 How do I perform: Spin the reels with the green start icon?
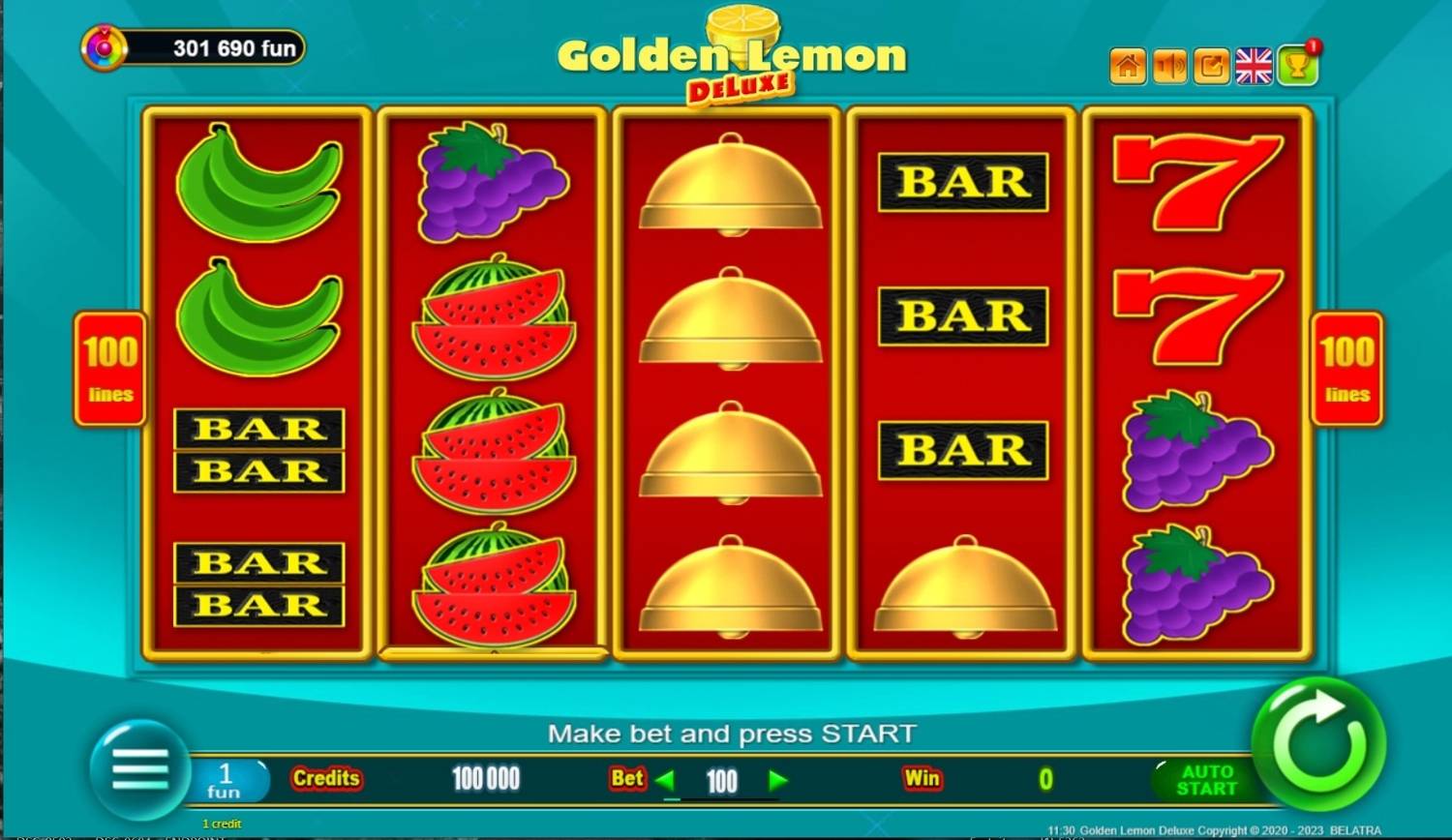coord(1318,747)
